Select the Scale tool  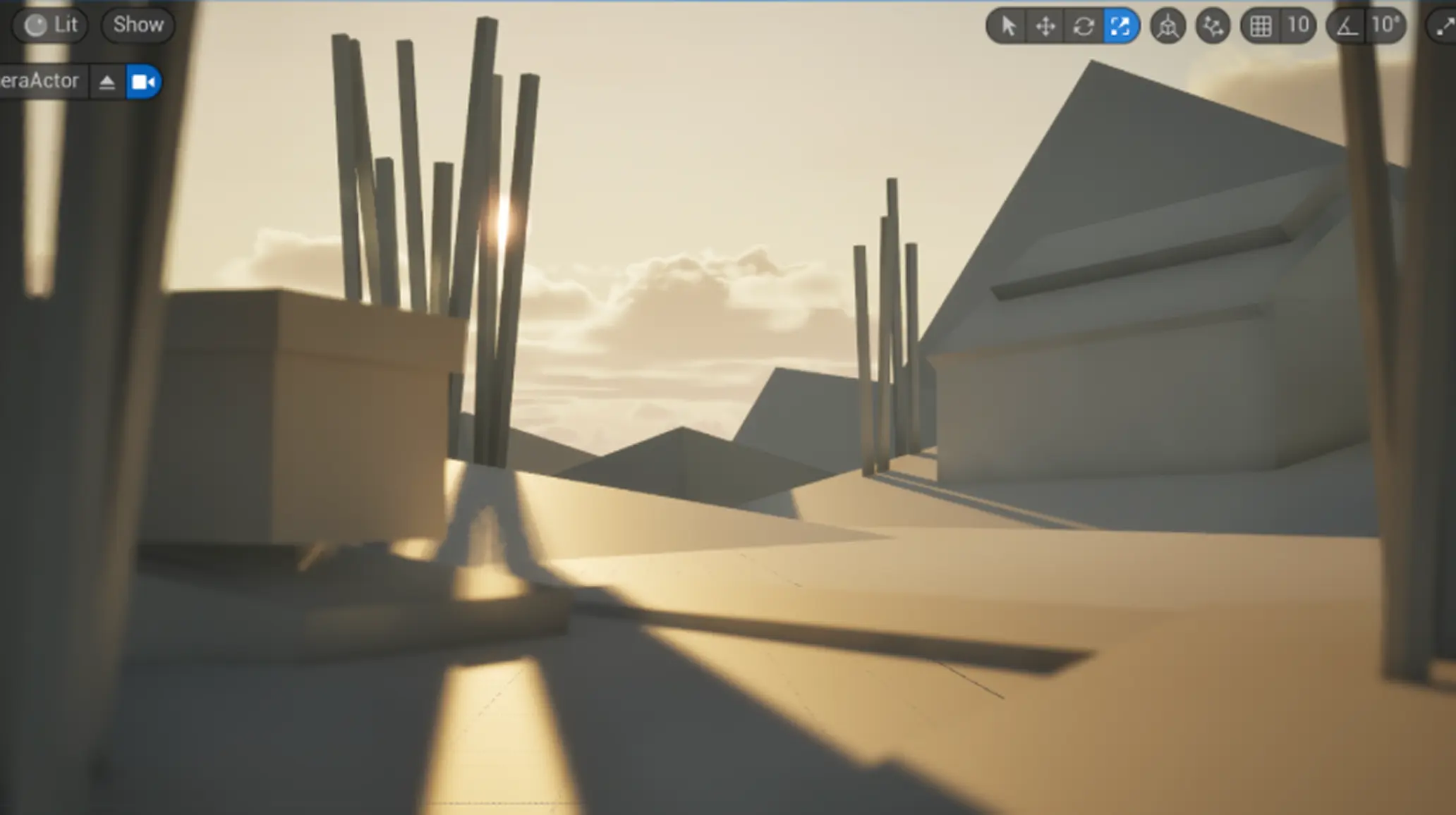[1121, 25]
